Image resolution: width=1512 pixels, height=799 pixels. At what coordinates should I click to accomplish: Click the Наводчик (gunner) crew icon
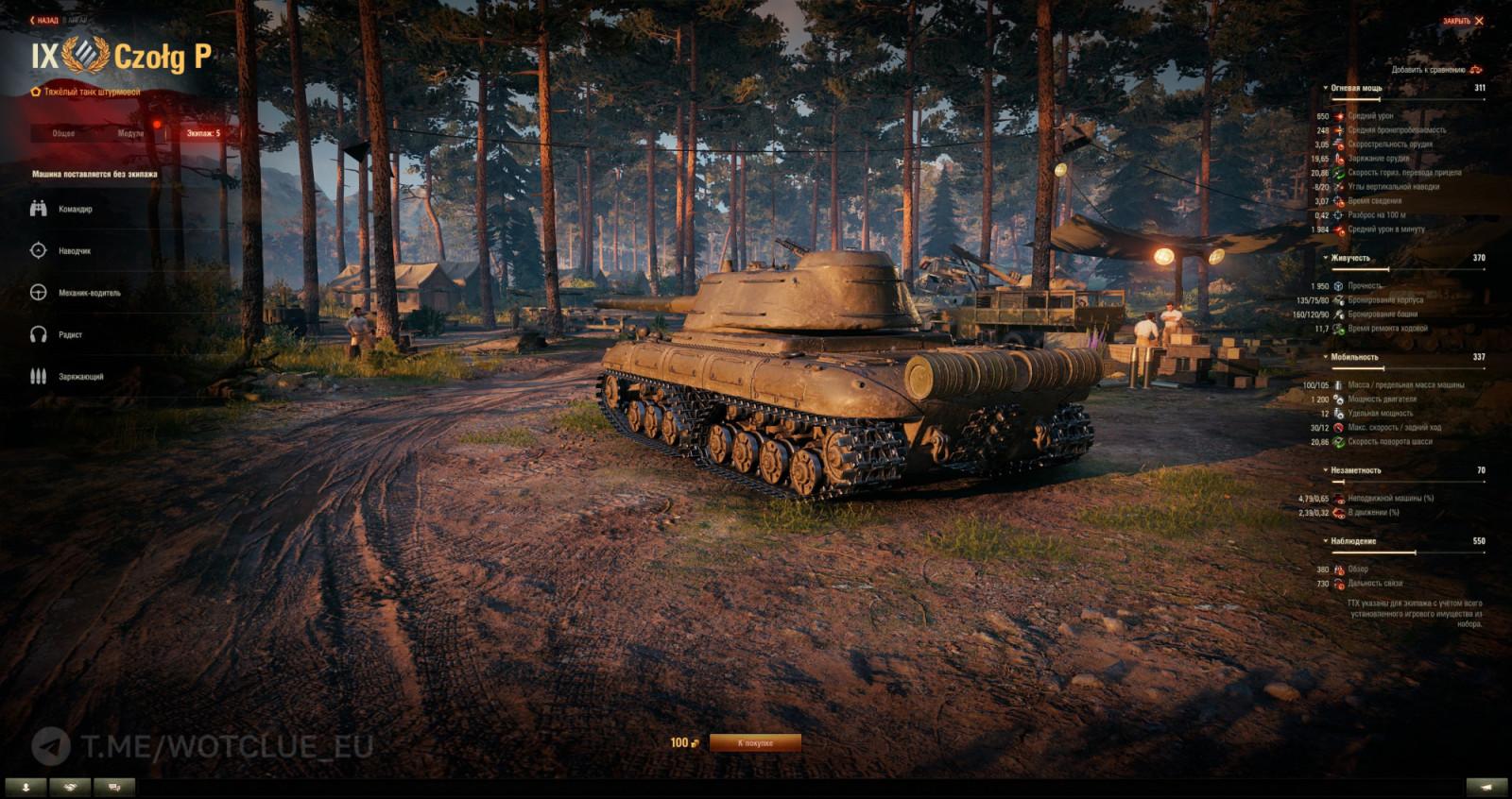point(38,249)
